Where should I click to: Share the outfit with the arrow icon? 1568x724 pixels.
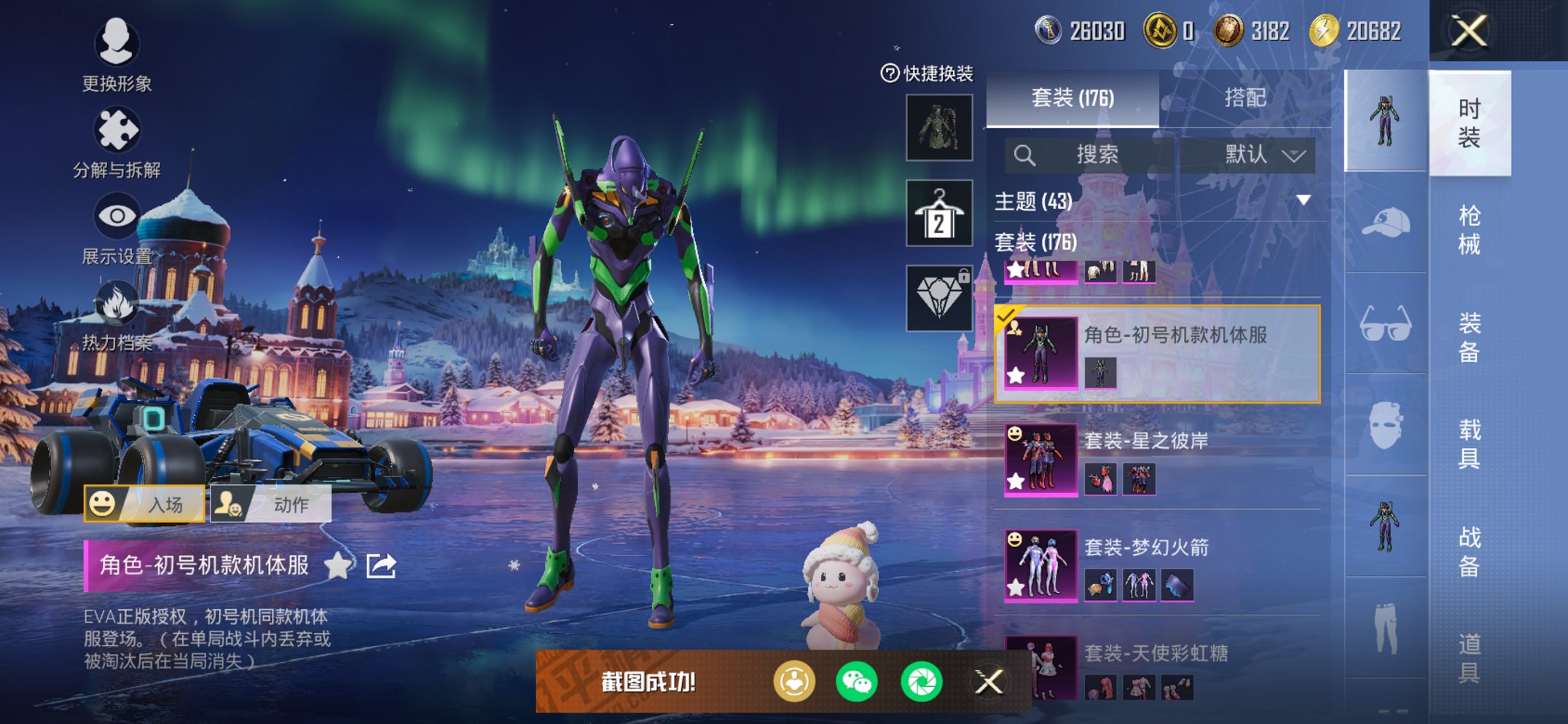[381, 565]
